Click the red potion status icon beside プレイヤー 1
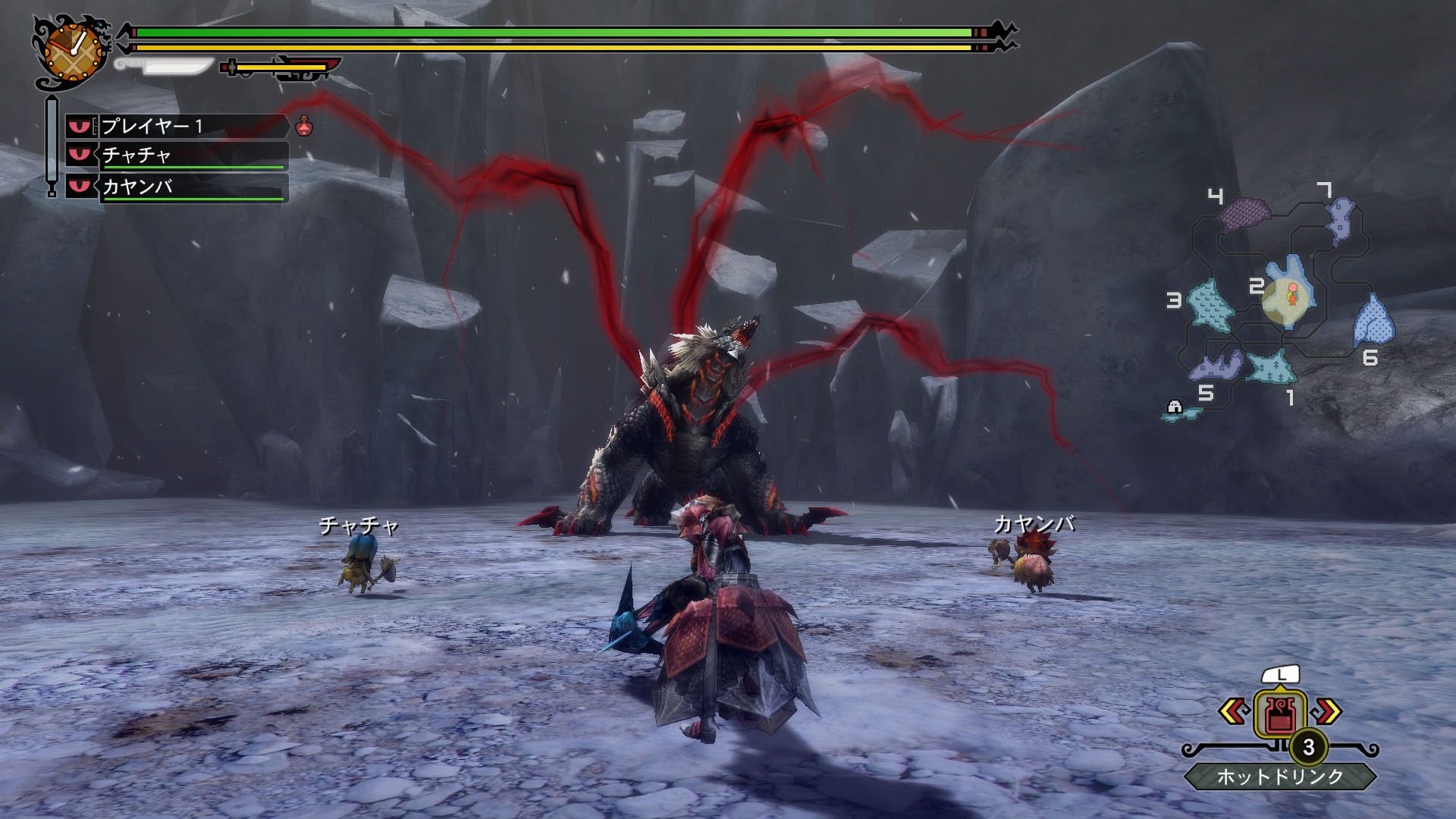This screenshot has width=1456, height=819. click(304, 126)
